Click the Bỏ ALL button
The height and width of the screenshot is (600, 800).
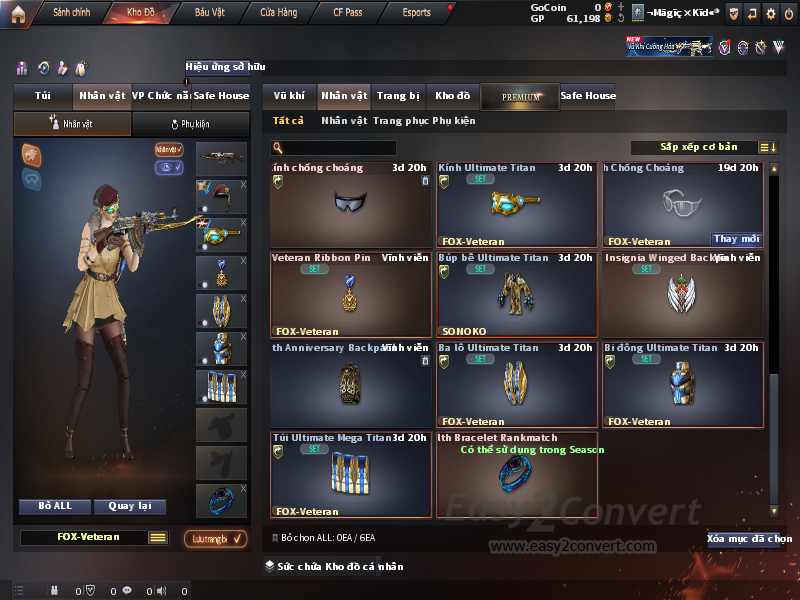[57, 506]
